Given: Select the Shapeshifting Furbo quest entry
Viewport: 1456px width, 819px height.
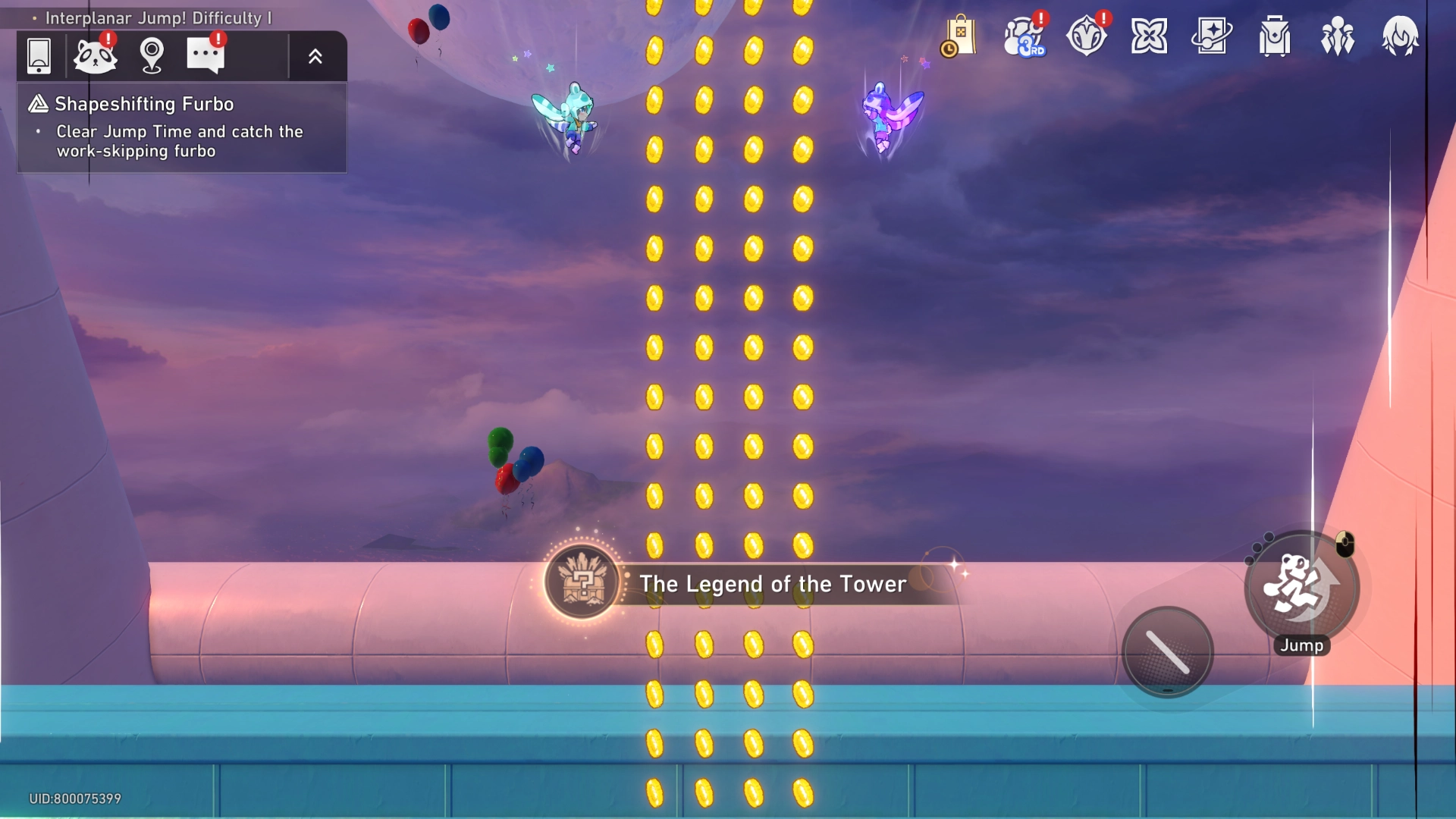Looking at the screenshot, I should pos(144,104).
